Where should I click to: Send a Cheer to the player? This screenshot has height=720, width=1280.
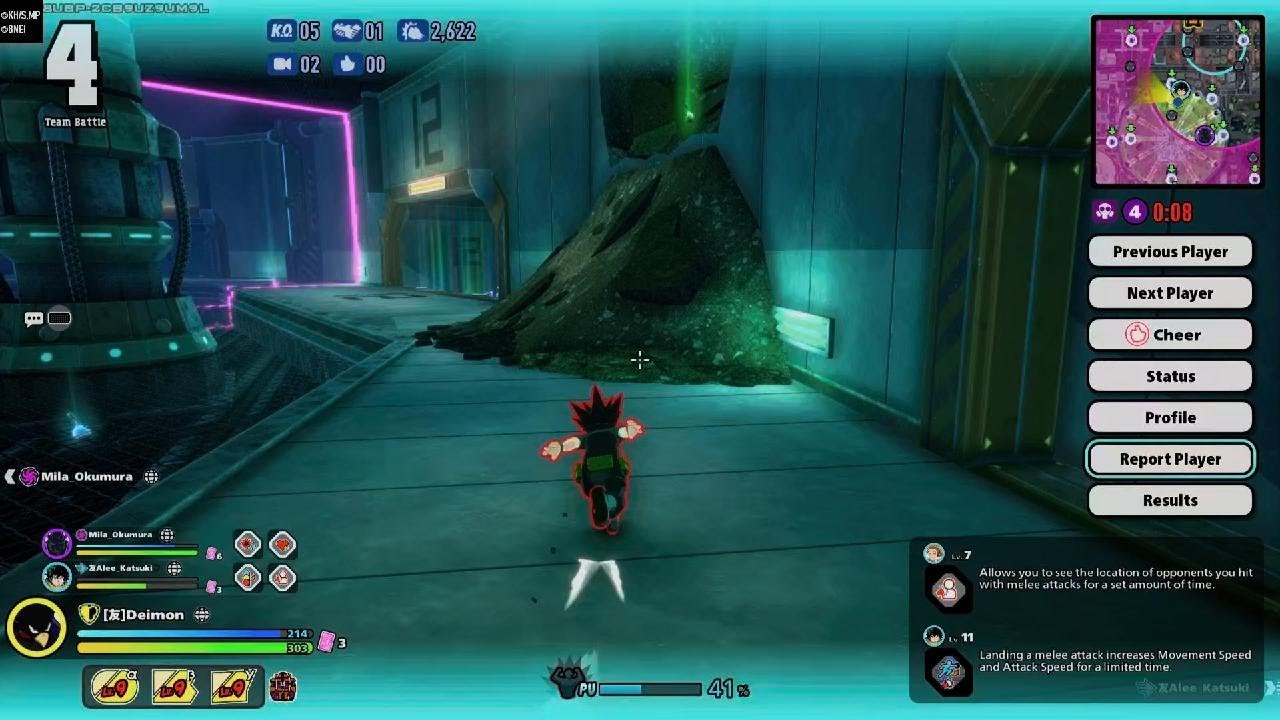tap(1170, 335)
